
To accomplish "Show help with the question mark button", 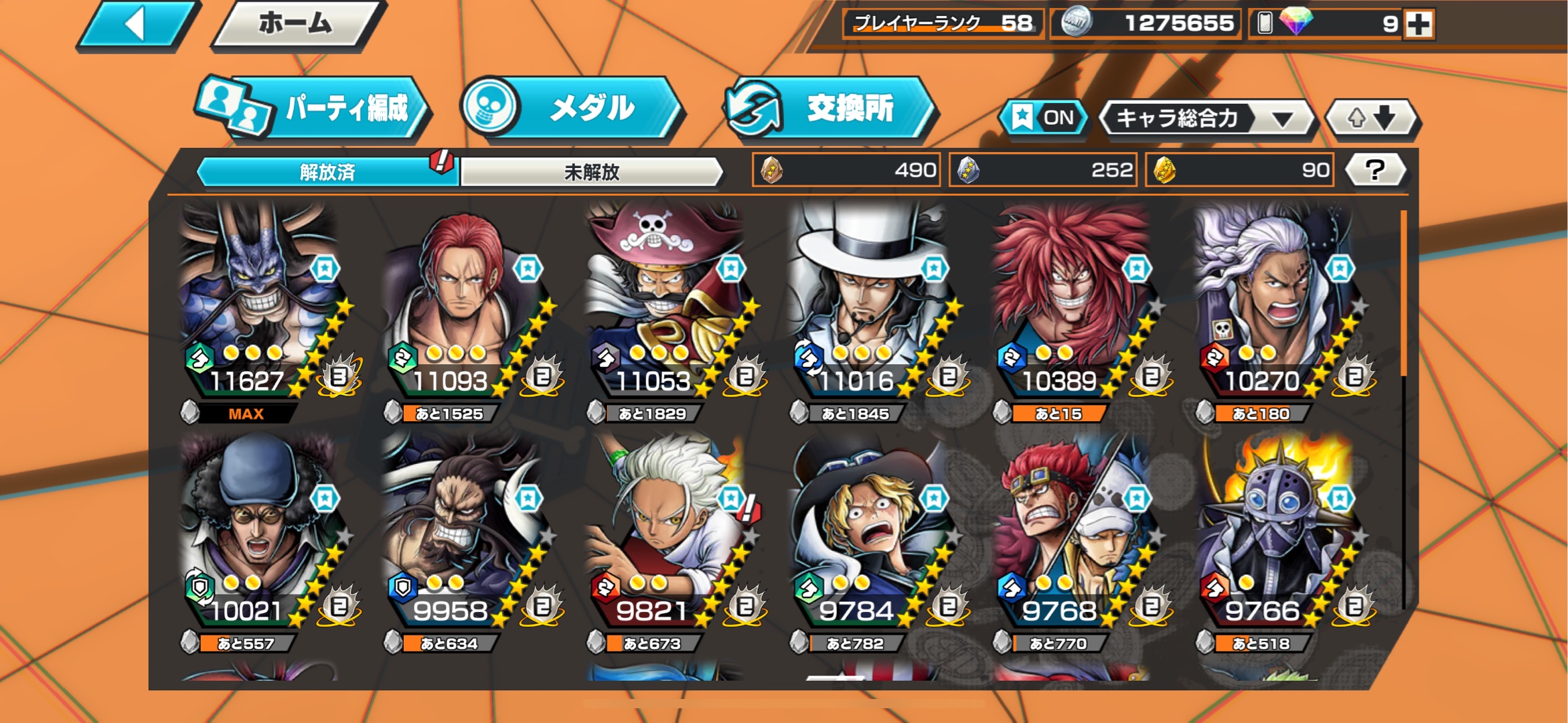I will pos(1375,170).
